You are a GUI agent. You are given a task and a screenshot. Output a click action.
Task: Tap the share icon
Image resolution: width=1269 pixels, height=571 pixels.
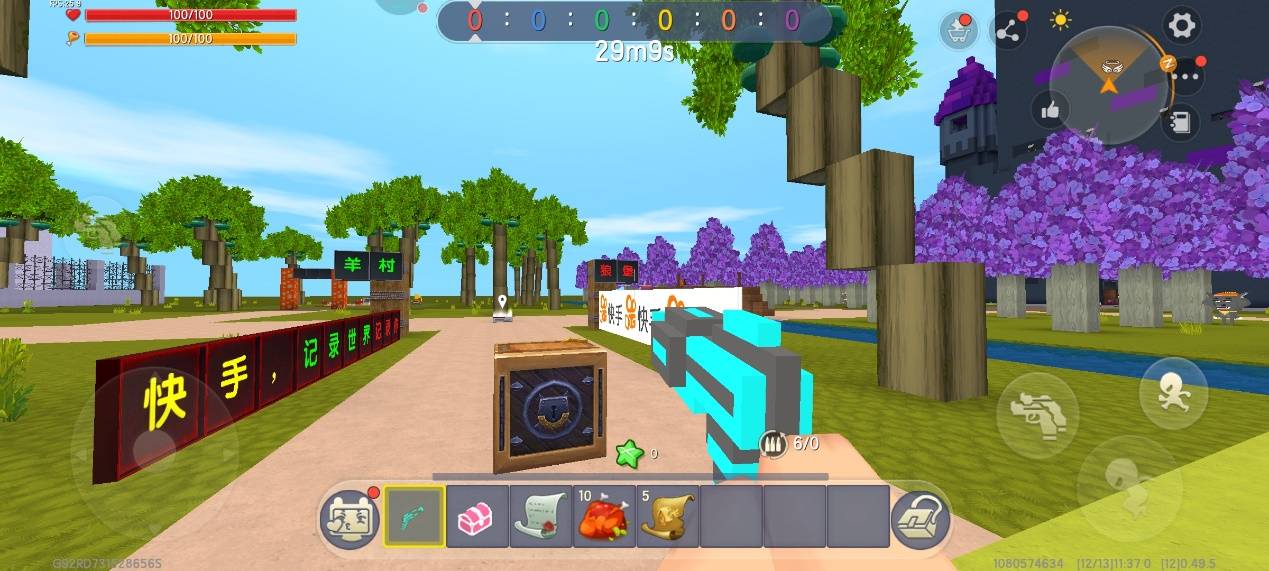tap(1008, 31)
